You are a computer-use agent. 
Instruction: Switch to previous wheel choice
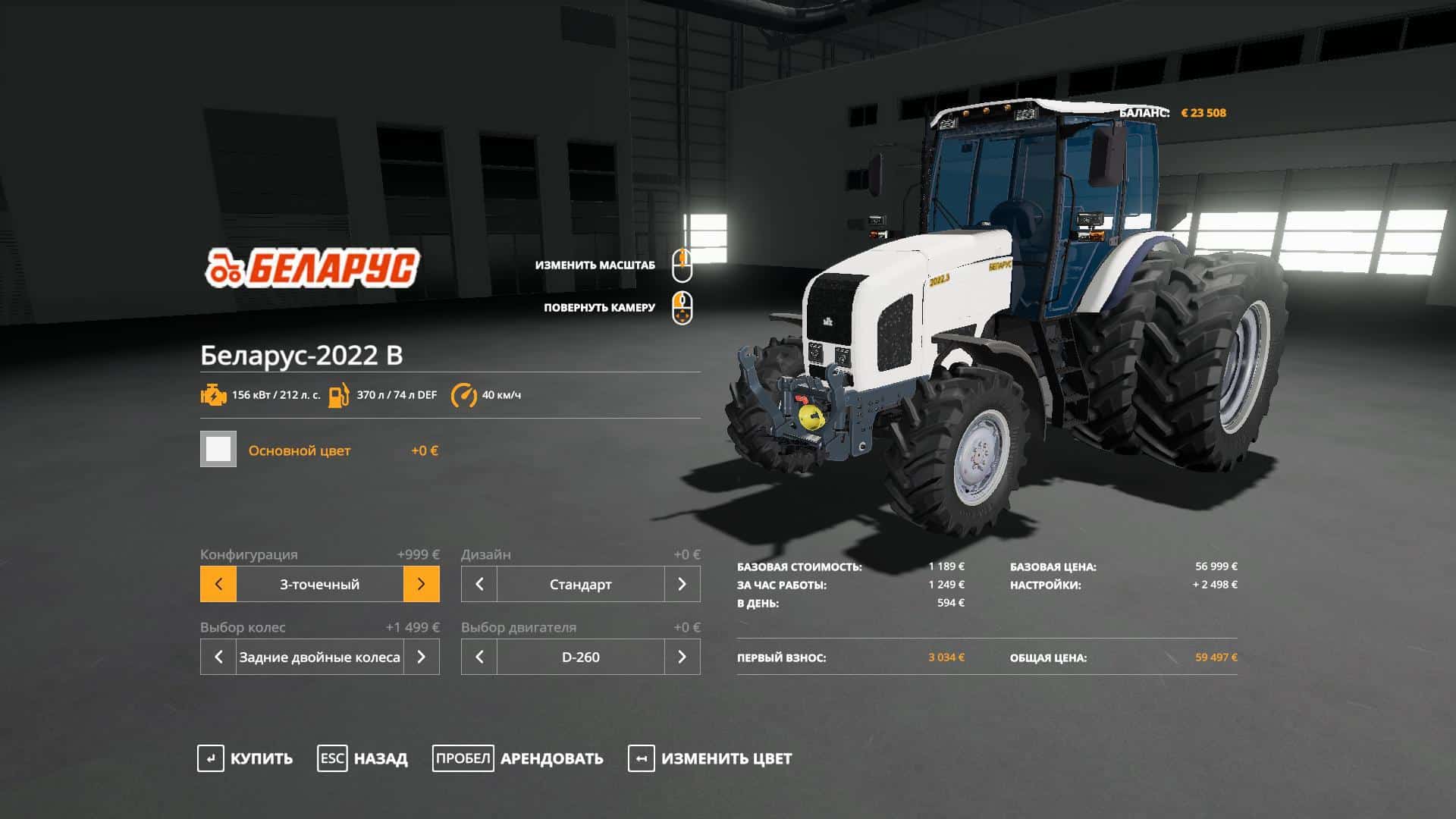coord(218,657)
